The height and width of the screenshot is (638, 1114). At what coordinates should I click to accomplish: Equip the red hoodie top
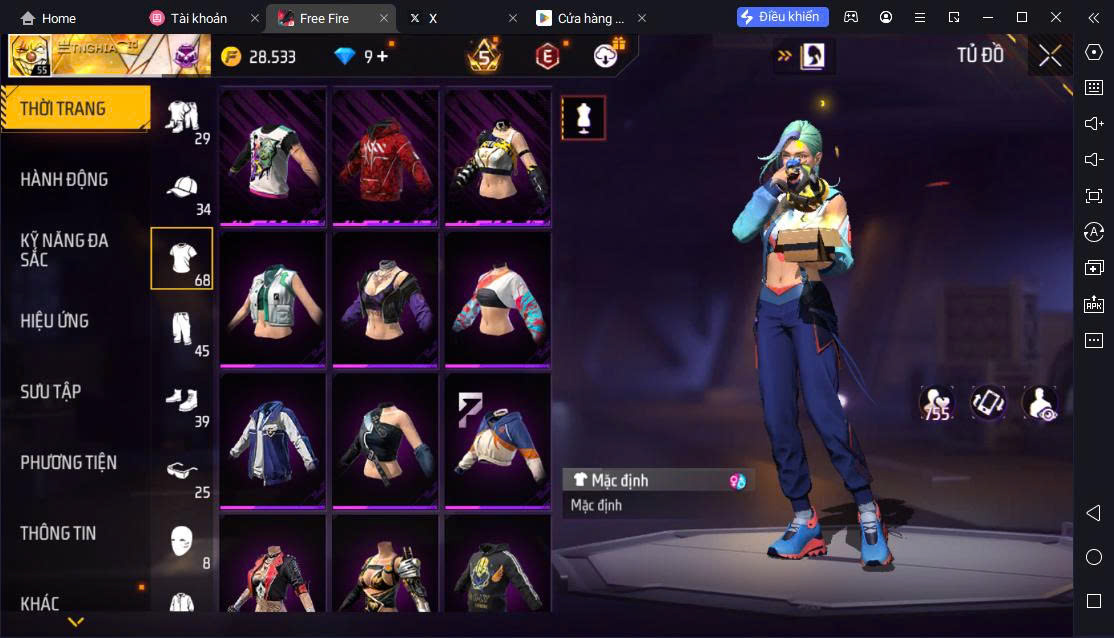(385, 155)
